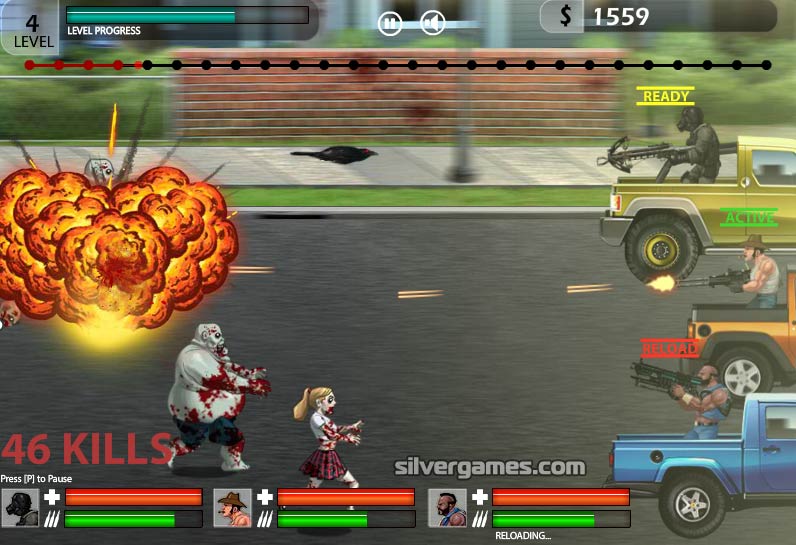Click the red RELOAD status label
The width and height of the screenshot is (796, 545).
(x=669, y=349)
